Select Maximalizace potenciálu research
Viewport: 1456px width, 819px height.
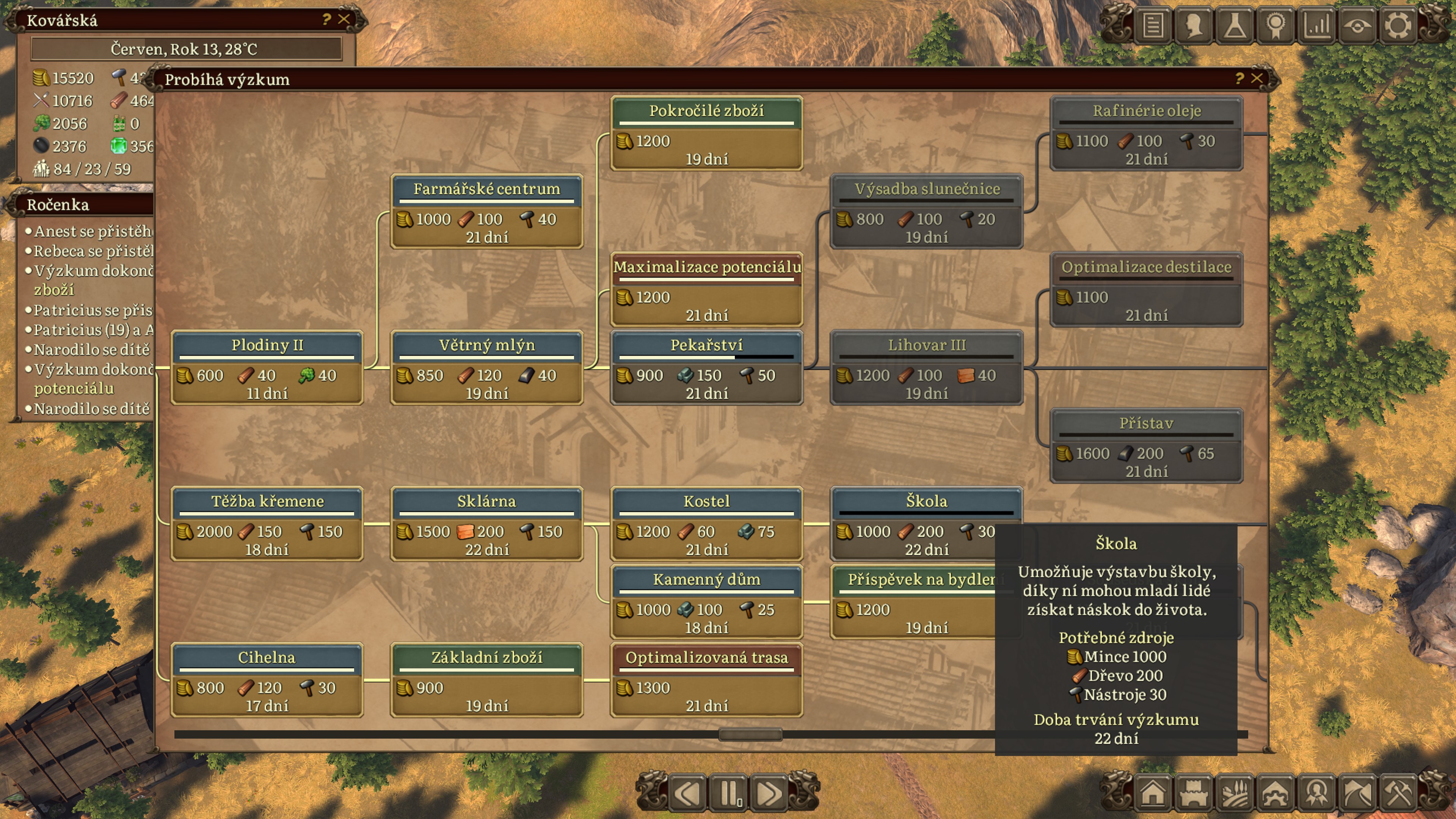click(x=706, y=289)
